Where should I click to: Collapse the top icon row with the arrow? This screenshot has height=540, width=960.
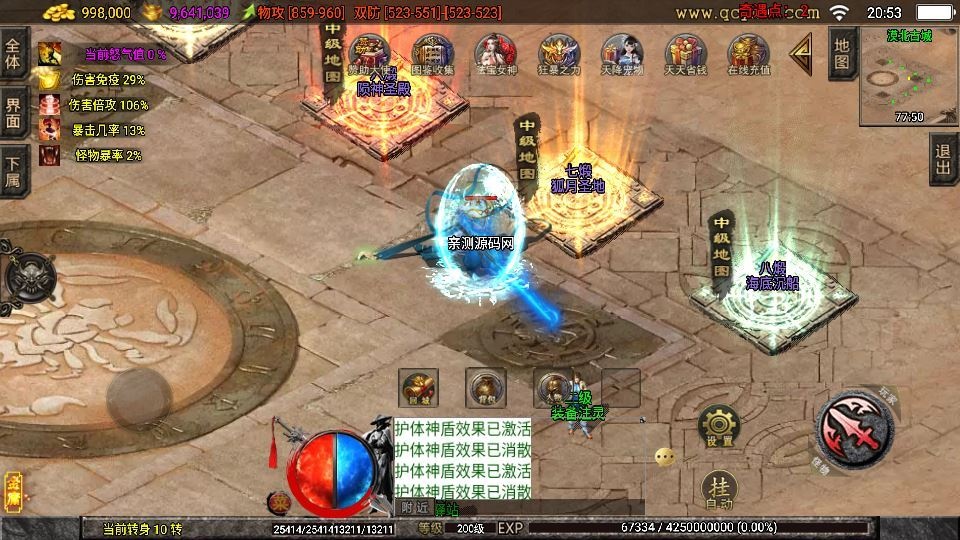(801, 55)
